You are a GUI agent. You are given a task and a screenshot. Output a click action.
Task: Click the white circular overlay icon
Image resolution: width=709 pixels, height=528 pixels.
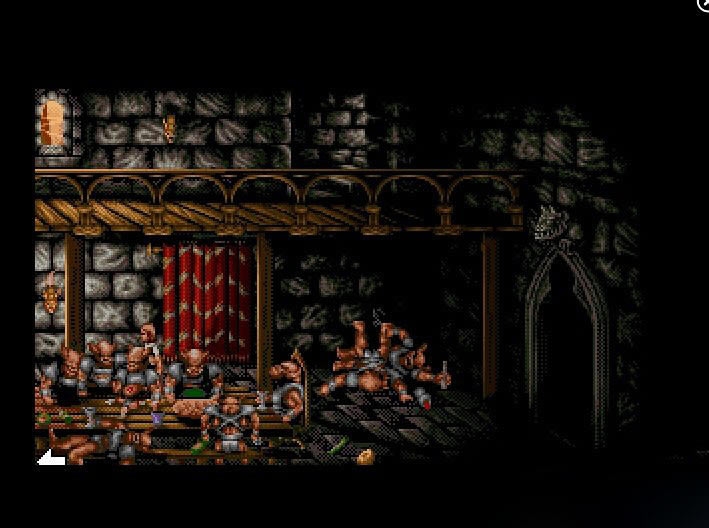point(703,4)
